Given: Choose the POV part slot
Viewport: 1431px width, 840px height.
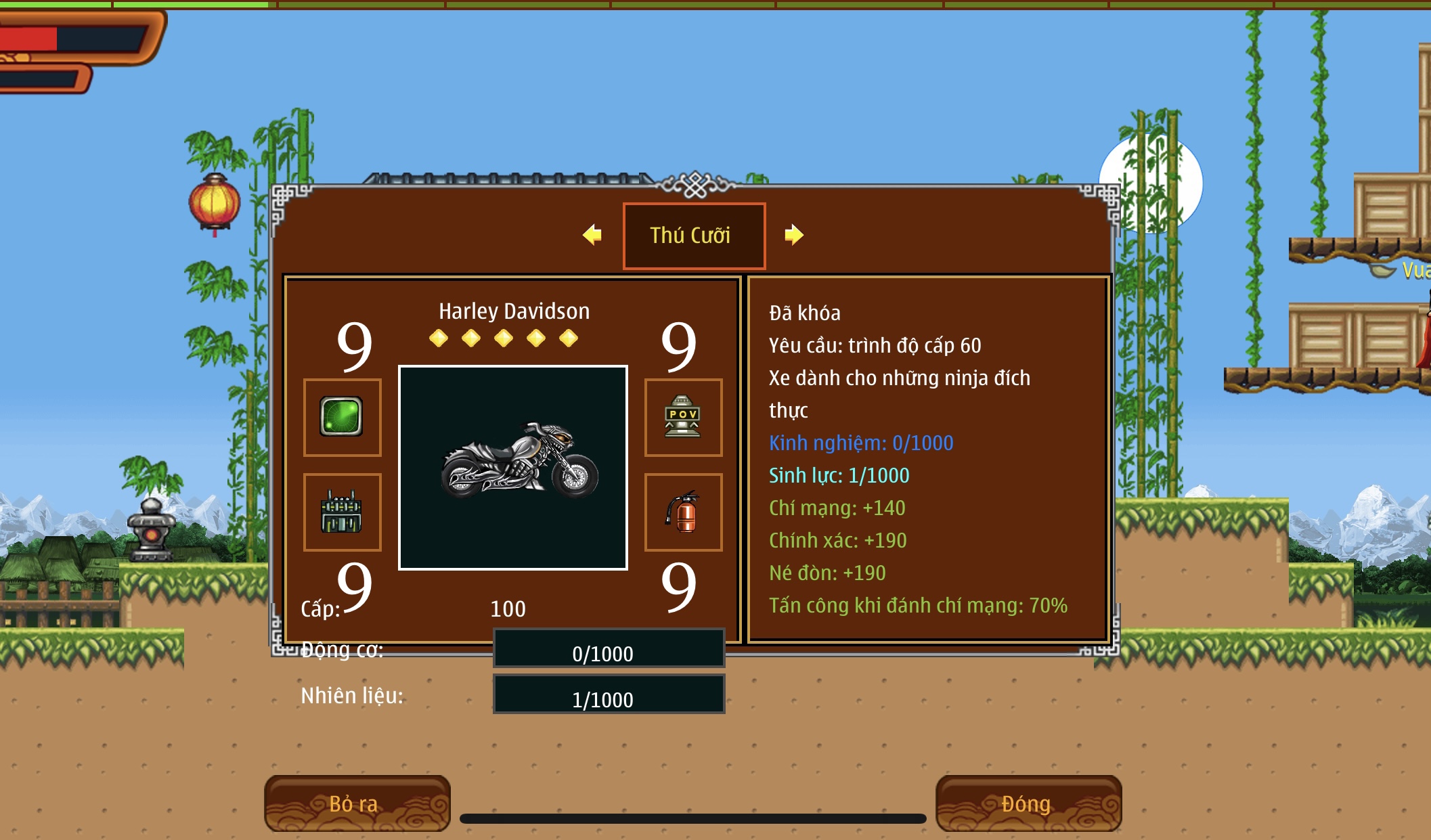Looking at the screenshot, I should coord(683,417).
